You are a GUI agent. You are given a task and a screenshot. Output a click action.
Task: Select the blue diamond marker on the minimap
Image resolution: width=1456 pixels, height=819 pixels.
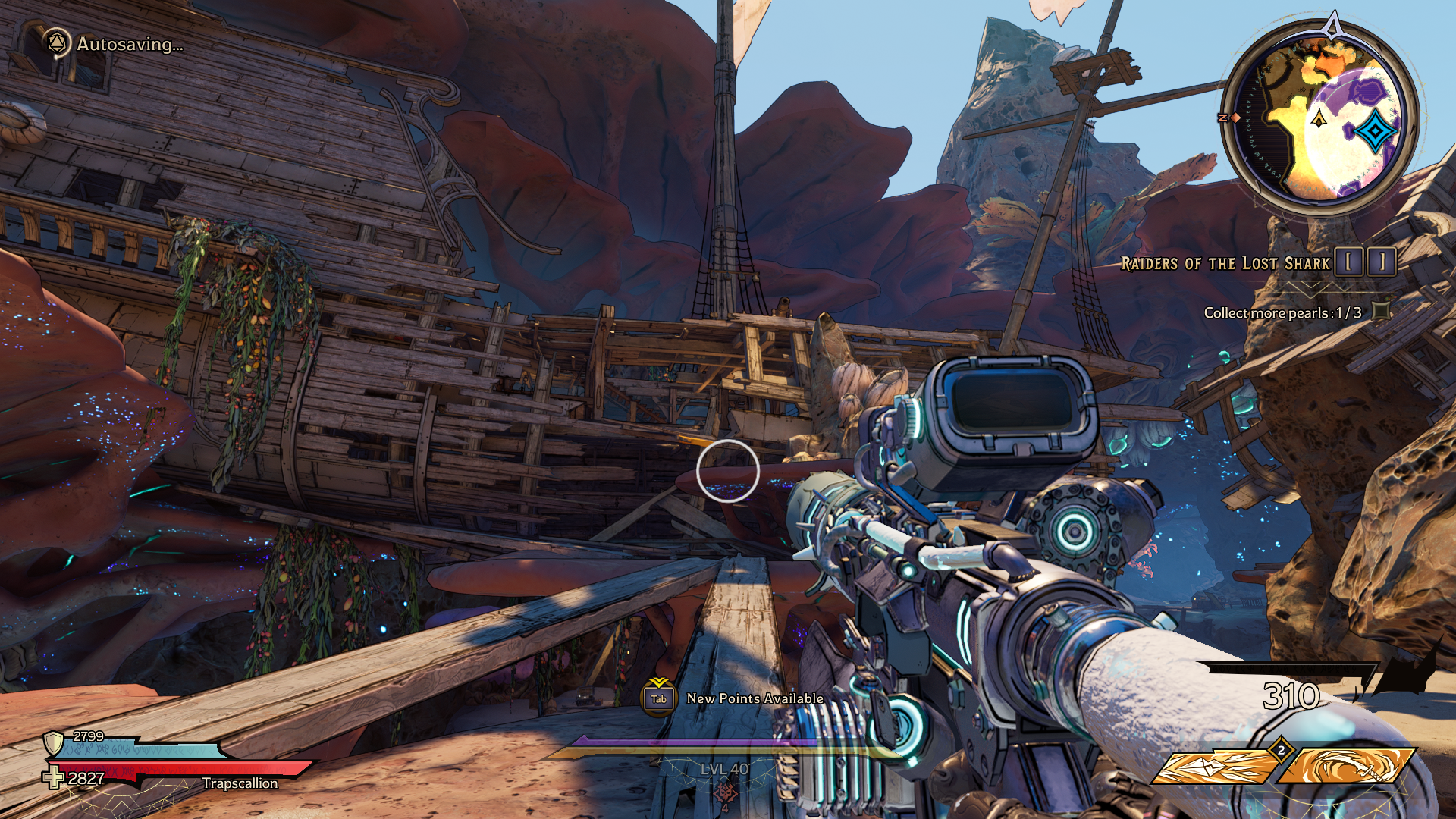tap(1375, 131)
